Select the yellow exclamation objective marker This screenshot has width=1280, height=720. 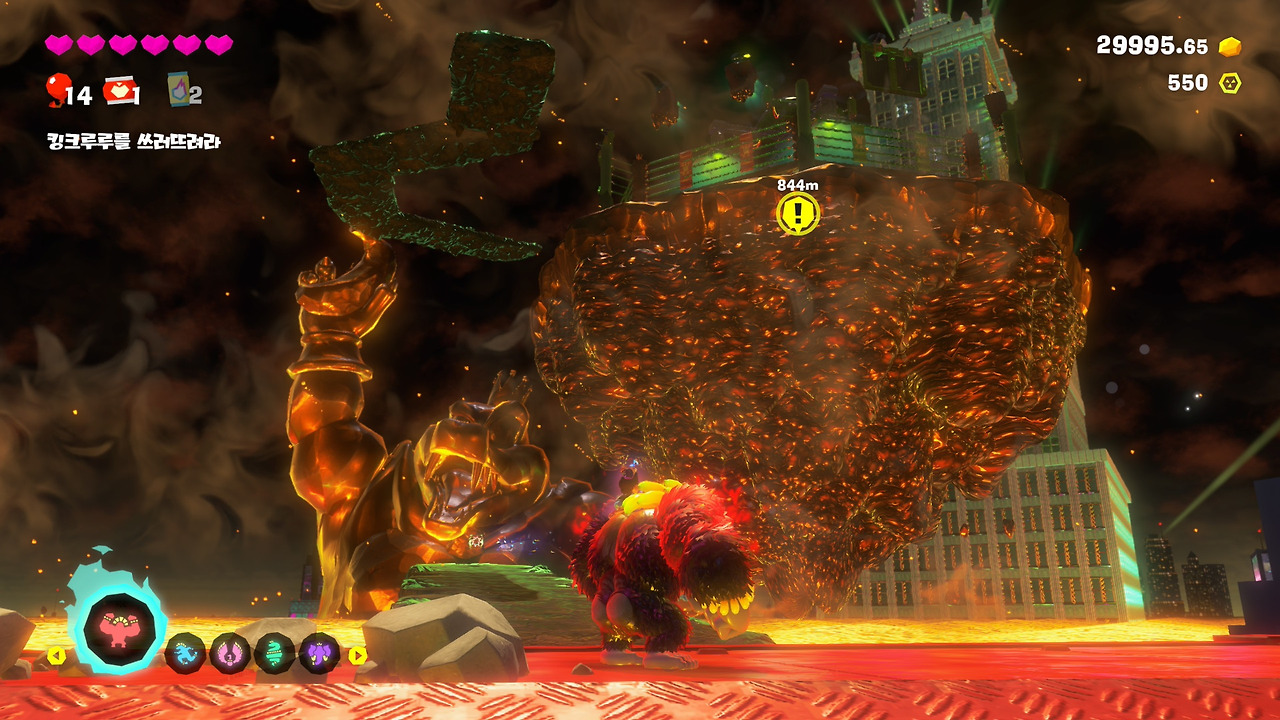[x=797, y=213]
